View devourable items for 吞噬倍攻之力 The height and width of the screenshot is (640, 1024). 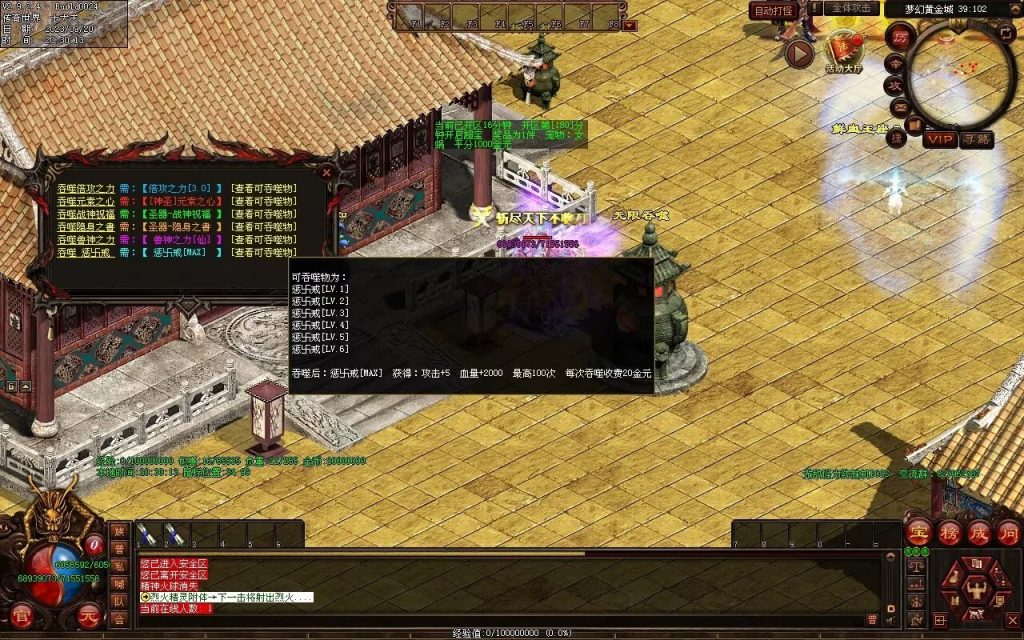click(x=263, y=188)
